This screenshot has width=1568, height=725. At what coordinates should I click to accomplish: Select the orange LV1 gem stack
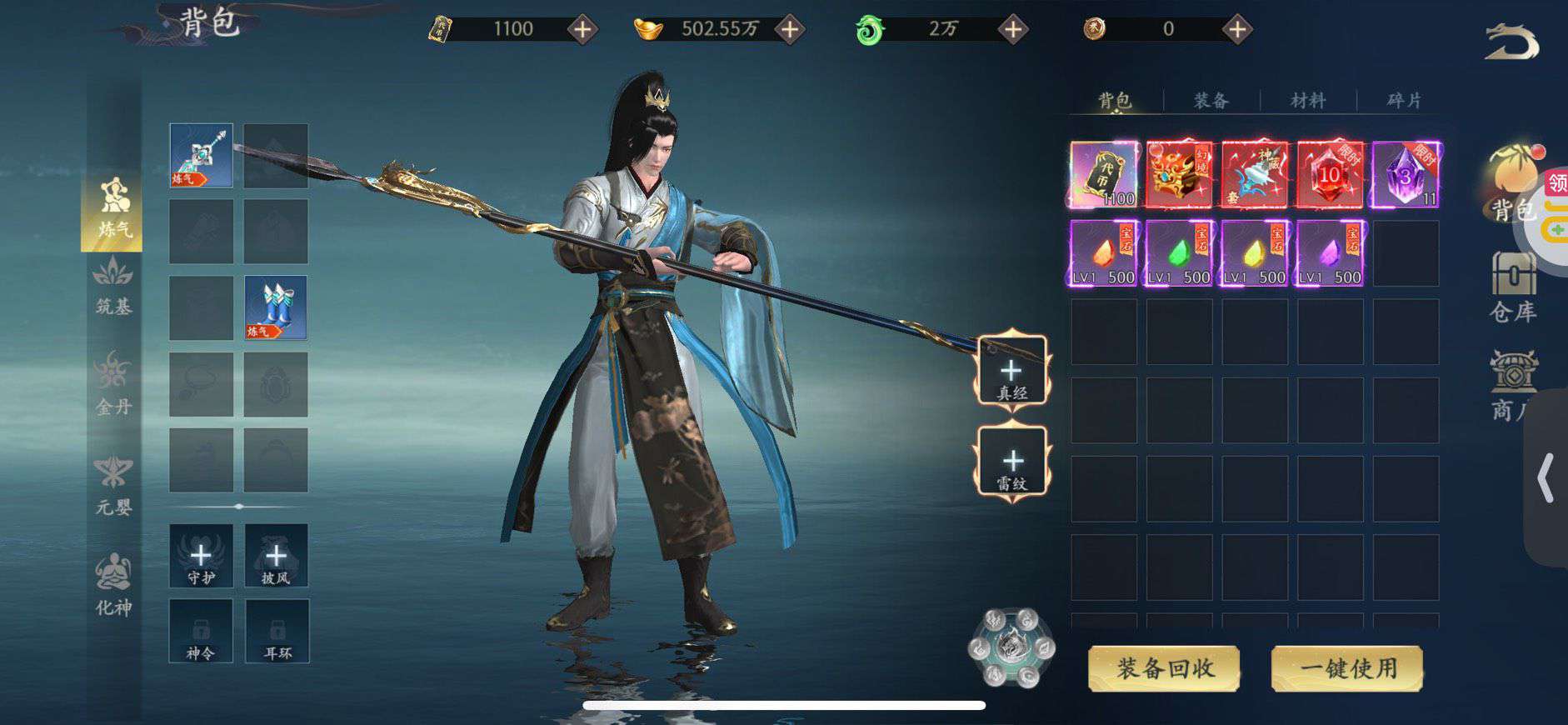tap(1104, 253)
